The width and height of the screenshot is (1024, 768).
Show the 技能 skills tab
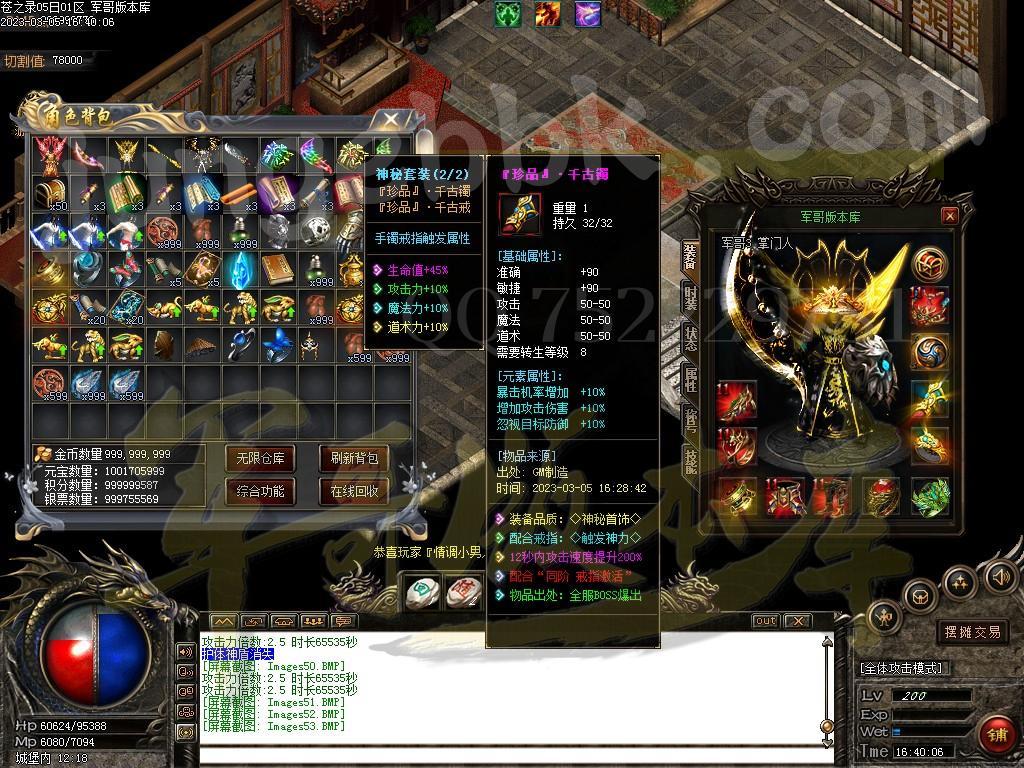click(x=690, y=459)
